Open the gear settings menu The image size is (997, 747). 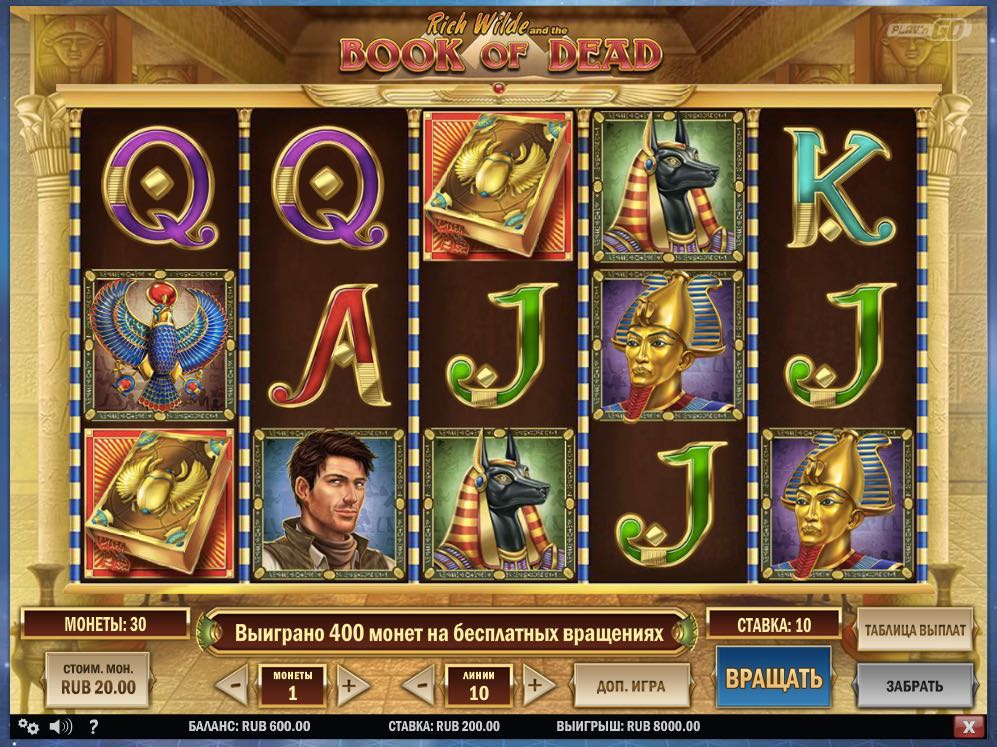pyautogui.click(x=27, y=726)
